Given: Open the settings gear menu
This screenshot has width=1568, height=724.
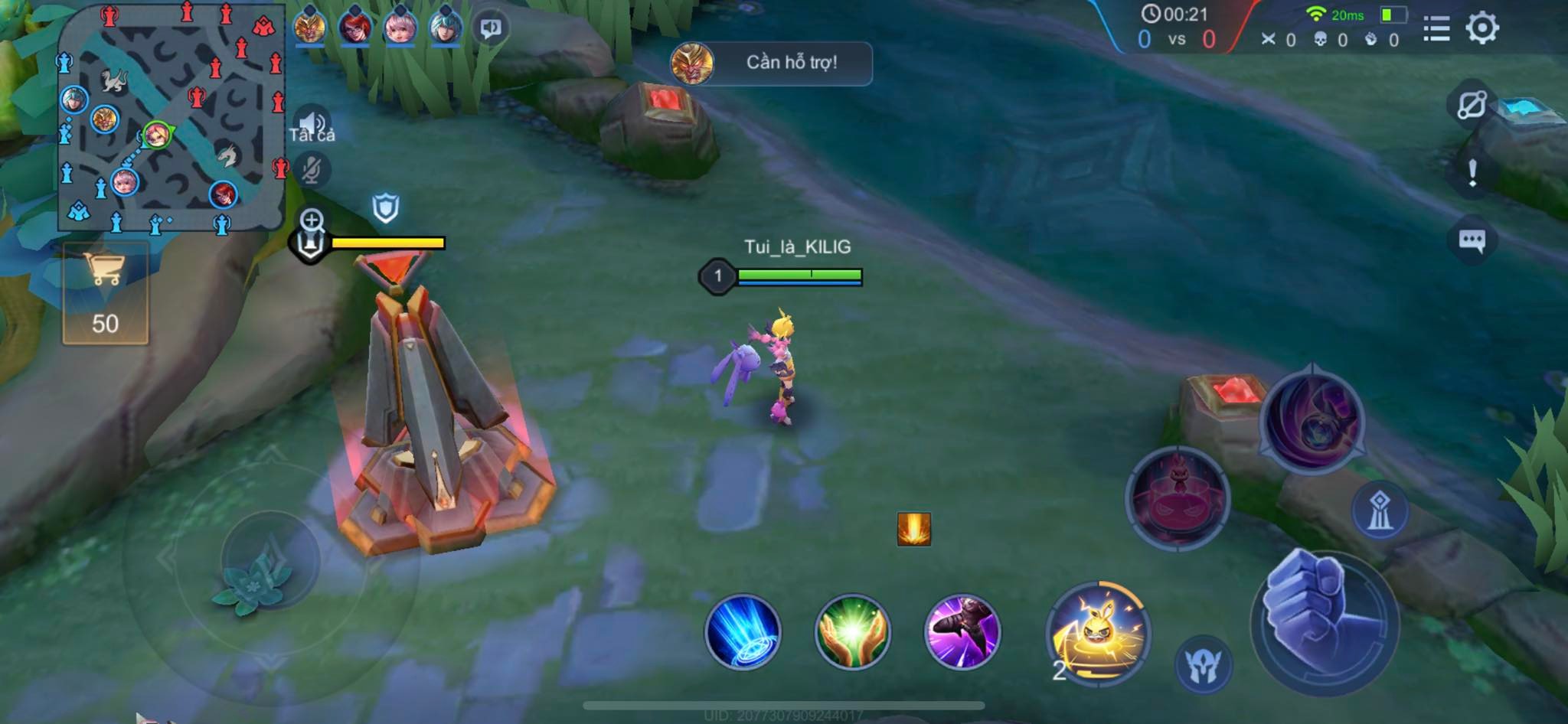Looking at the screenshot, I should pos(1482,29).
